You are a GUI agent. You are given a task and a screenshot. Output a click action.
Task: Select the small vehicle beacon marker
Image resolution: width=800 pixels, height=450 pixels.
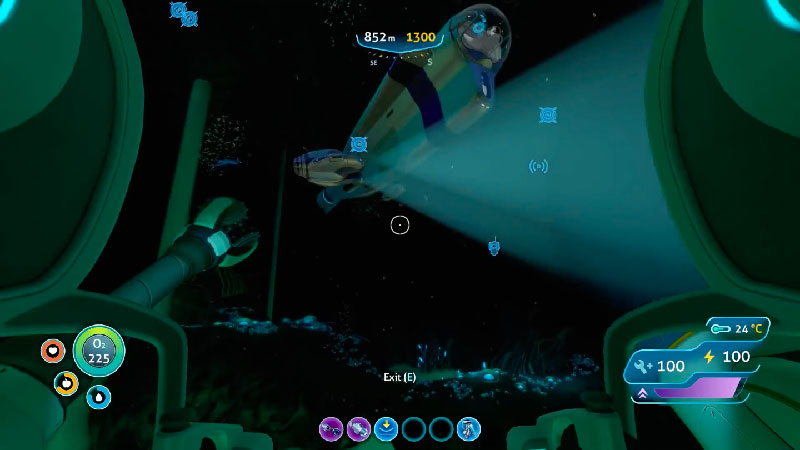coord(493,246)
